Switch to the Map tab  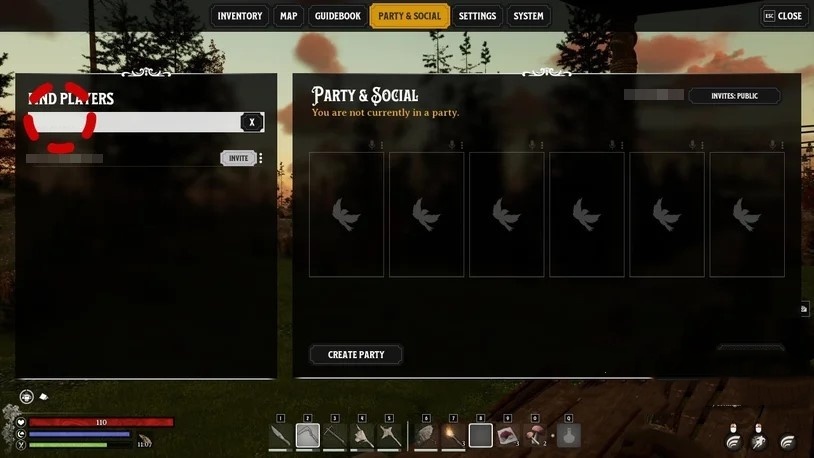[289, 16]
